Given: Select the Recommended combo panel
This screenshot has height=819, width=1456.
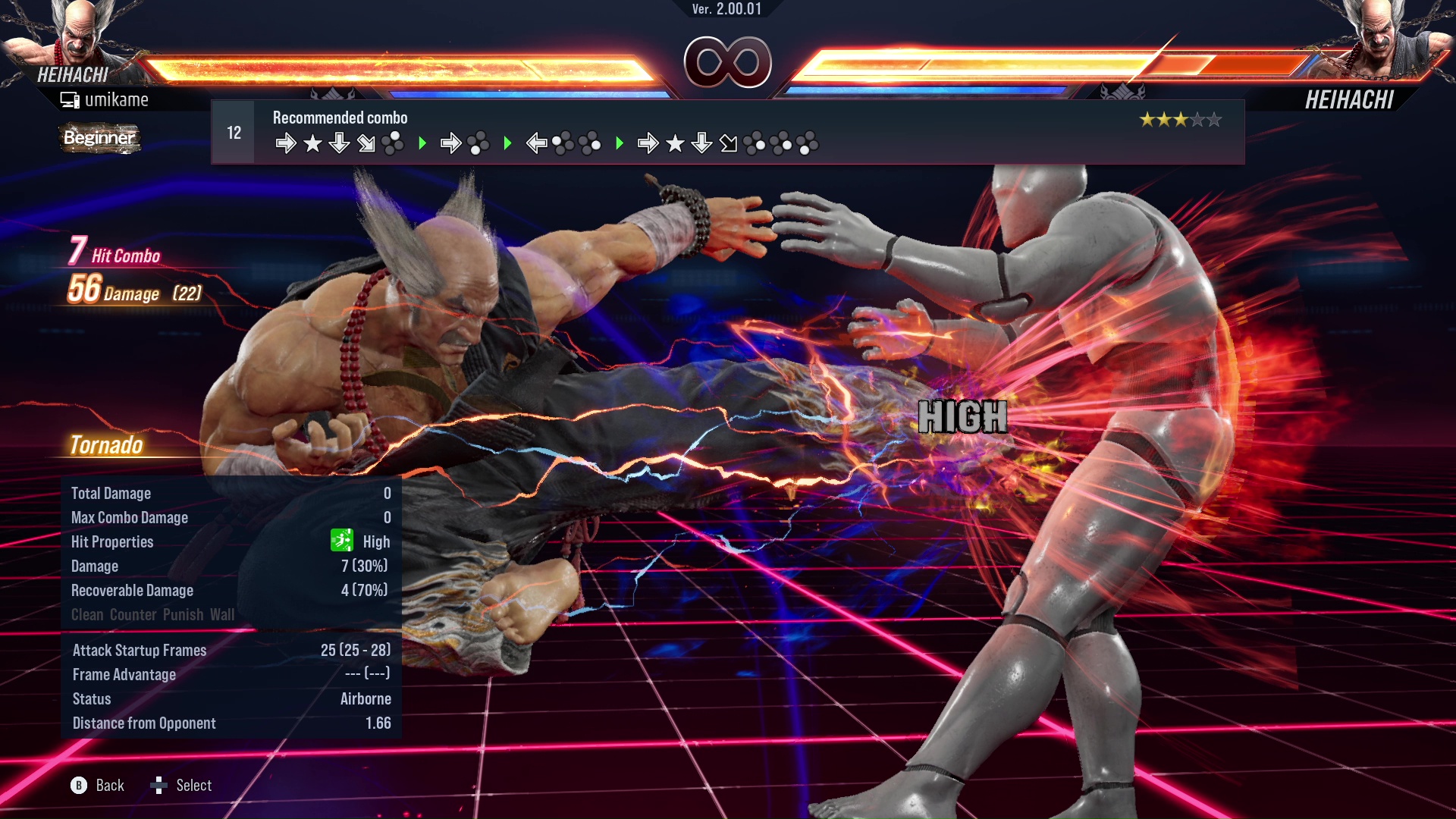Looking at the screenshot, I should click(x=726, y=132).
